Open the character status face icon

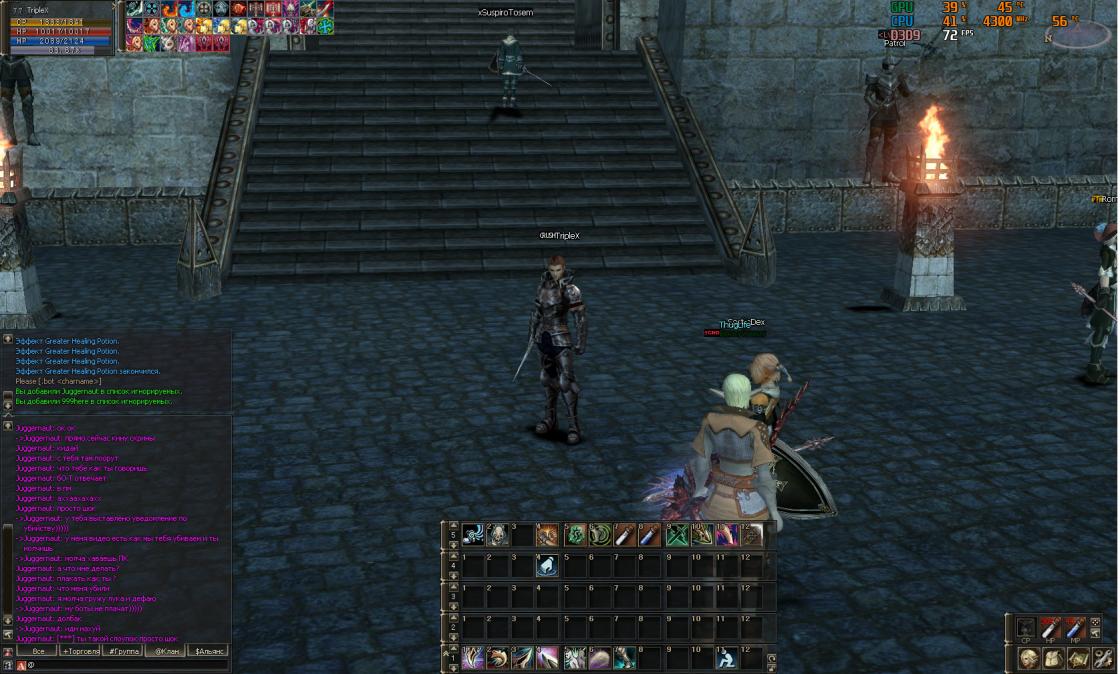click(x=1028, y=658)
